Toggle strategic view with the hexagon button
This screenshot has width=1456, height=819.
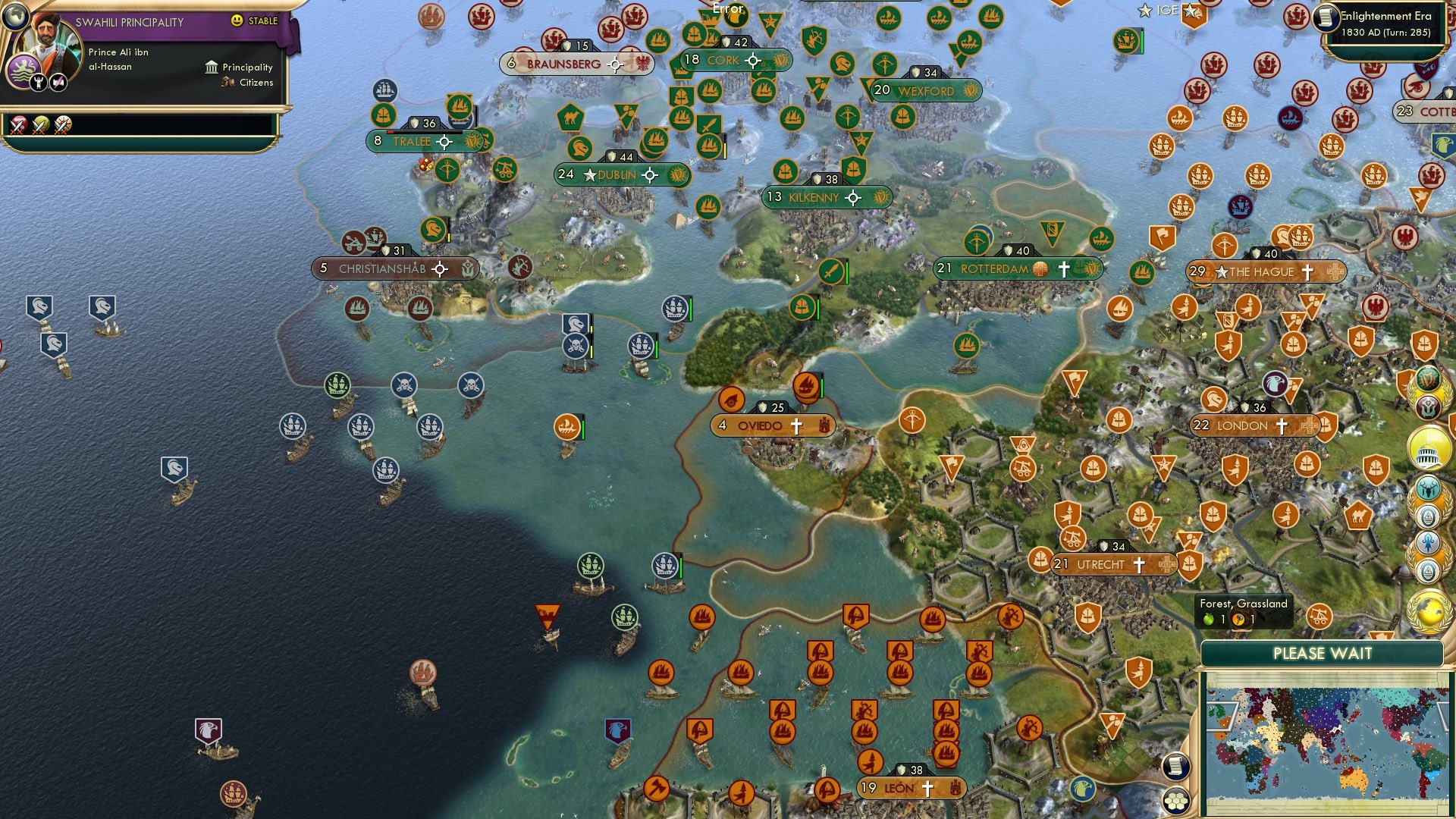coord(1175,802)
